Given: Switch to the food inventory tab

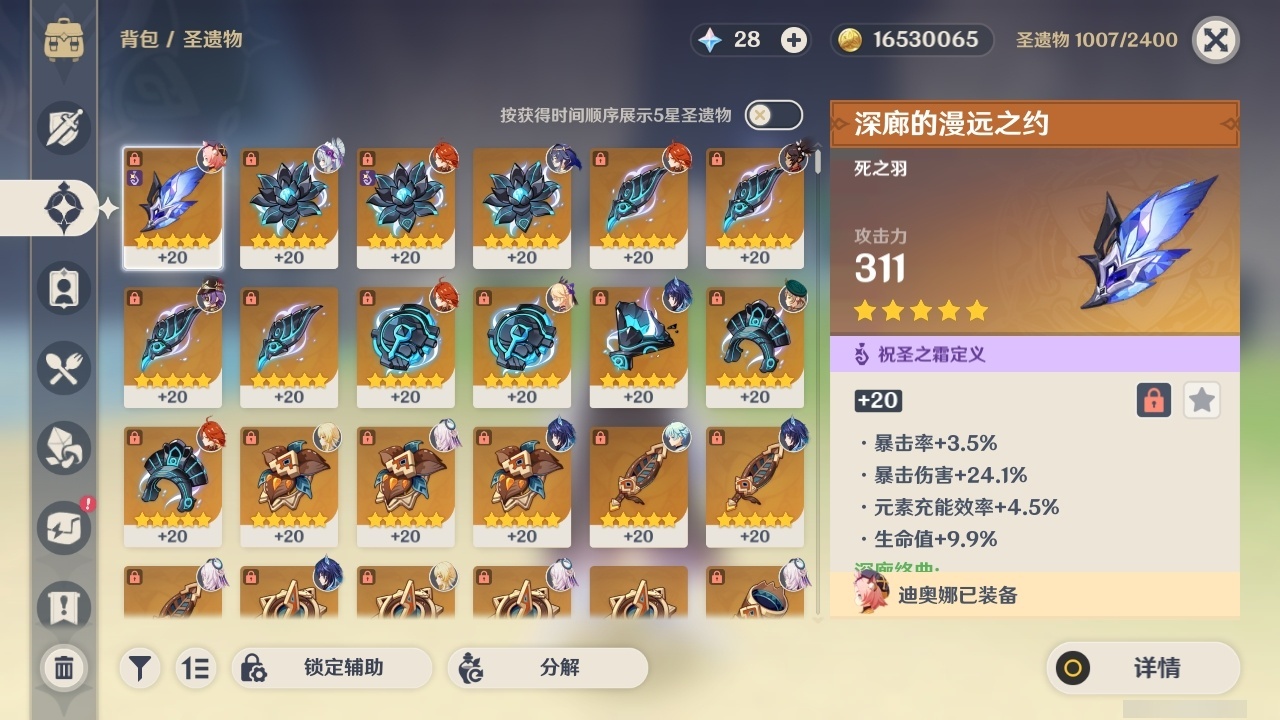Looking at the screenshot, I should point(63,368).
